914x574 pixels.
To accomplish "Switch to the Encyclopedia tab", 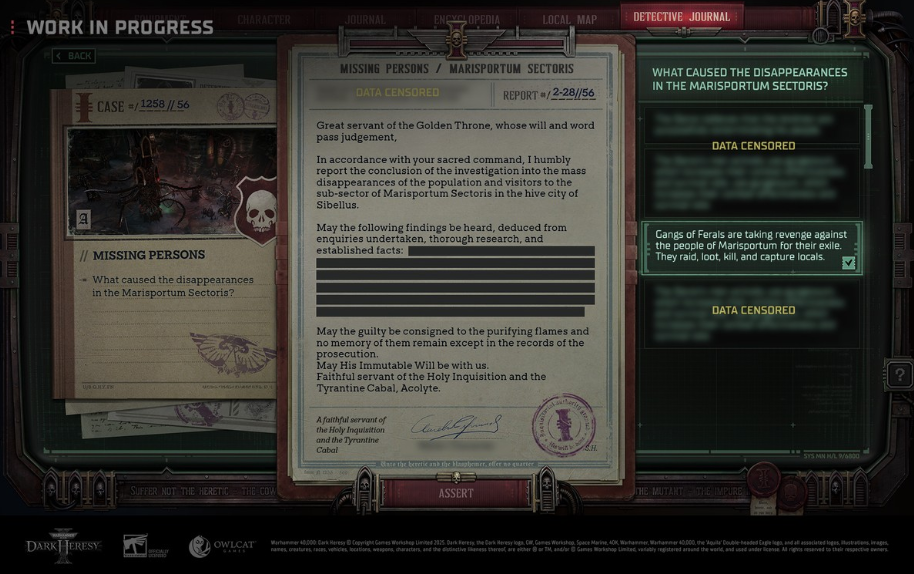I will pyautogui.click(x=467, y=19).
